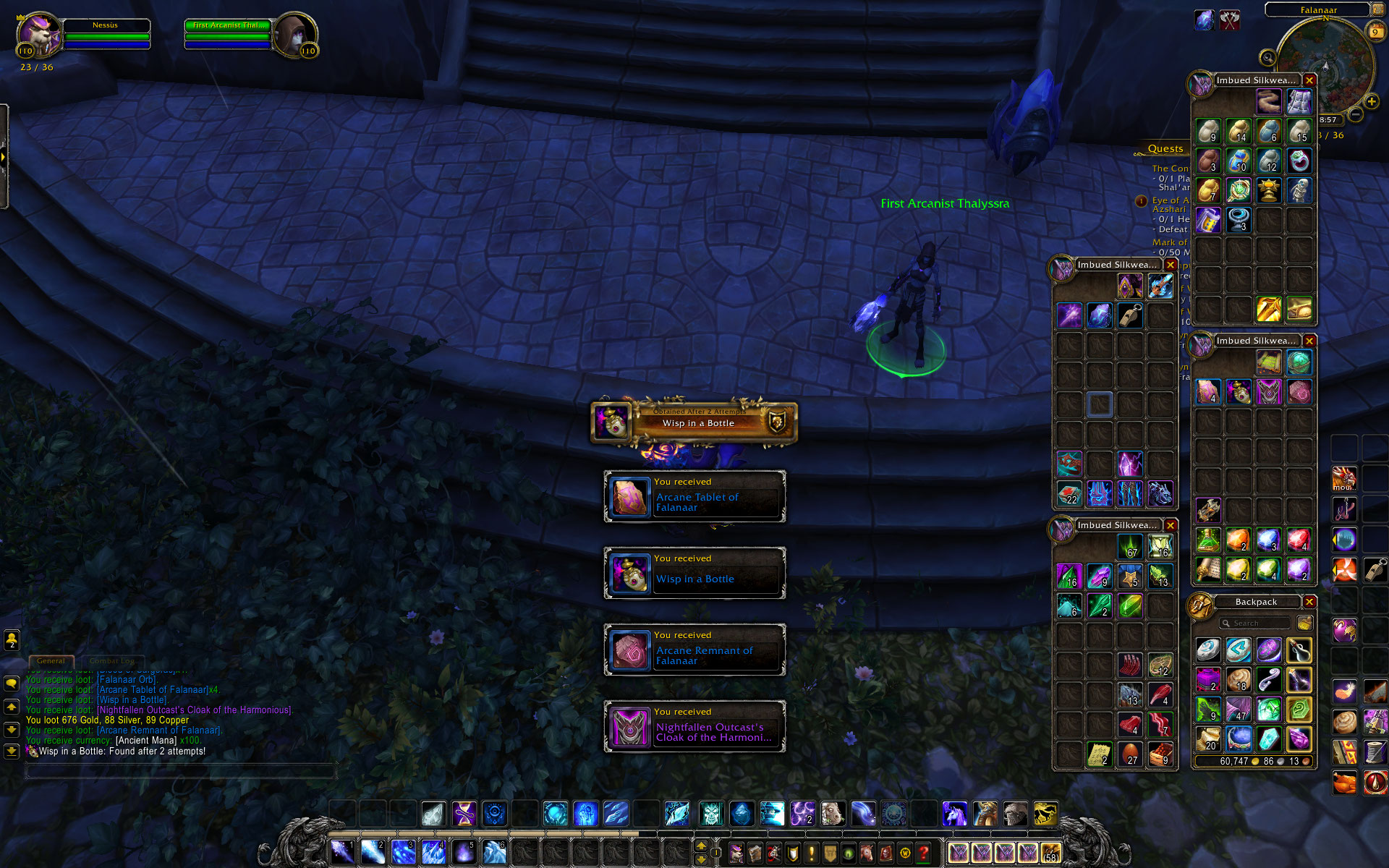1389x868 pixels.
Task: Page up the main action bar
Action: (701, 846)
